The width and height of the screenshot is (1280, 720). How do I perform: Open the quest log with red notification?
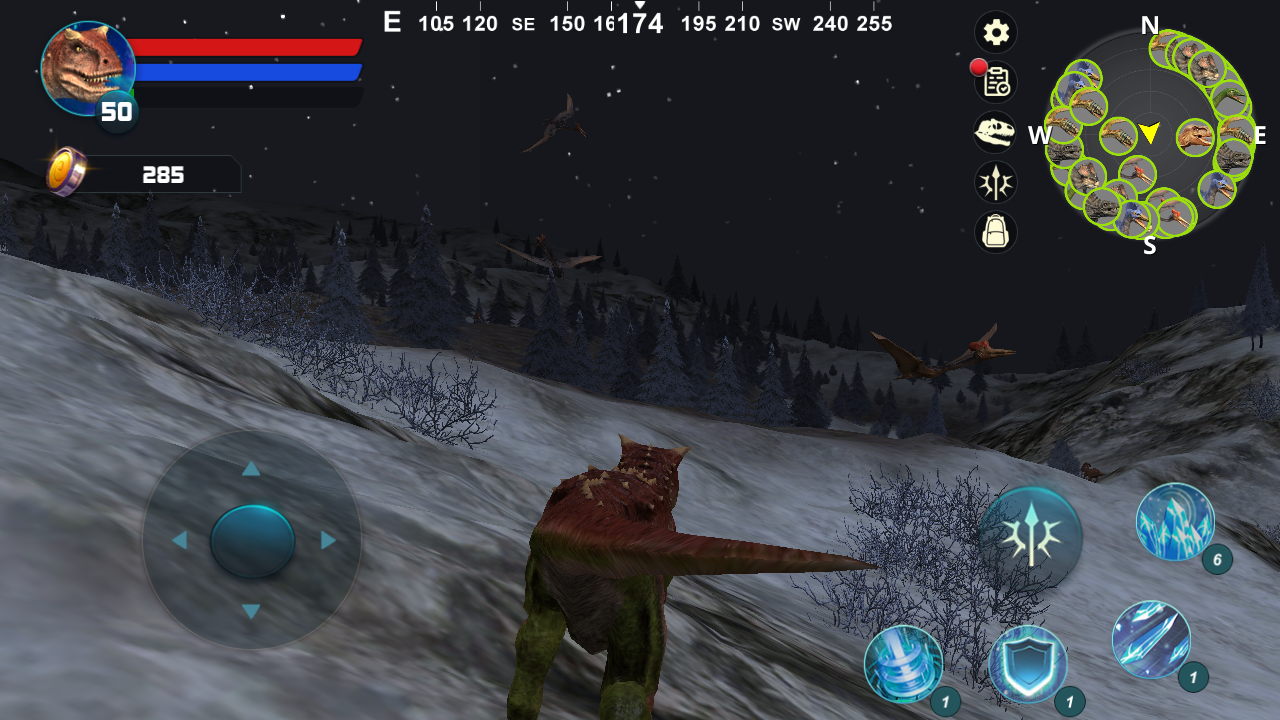click(995, 83)
